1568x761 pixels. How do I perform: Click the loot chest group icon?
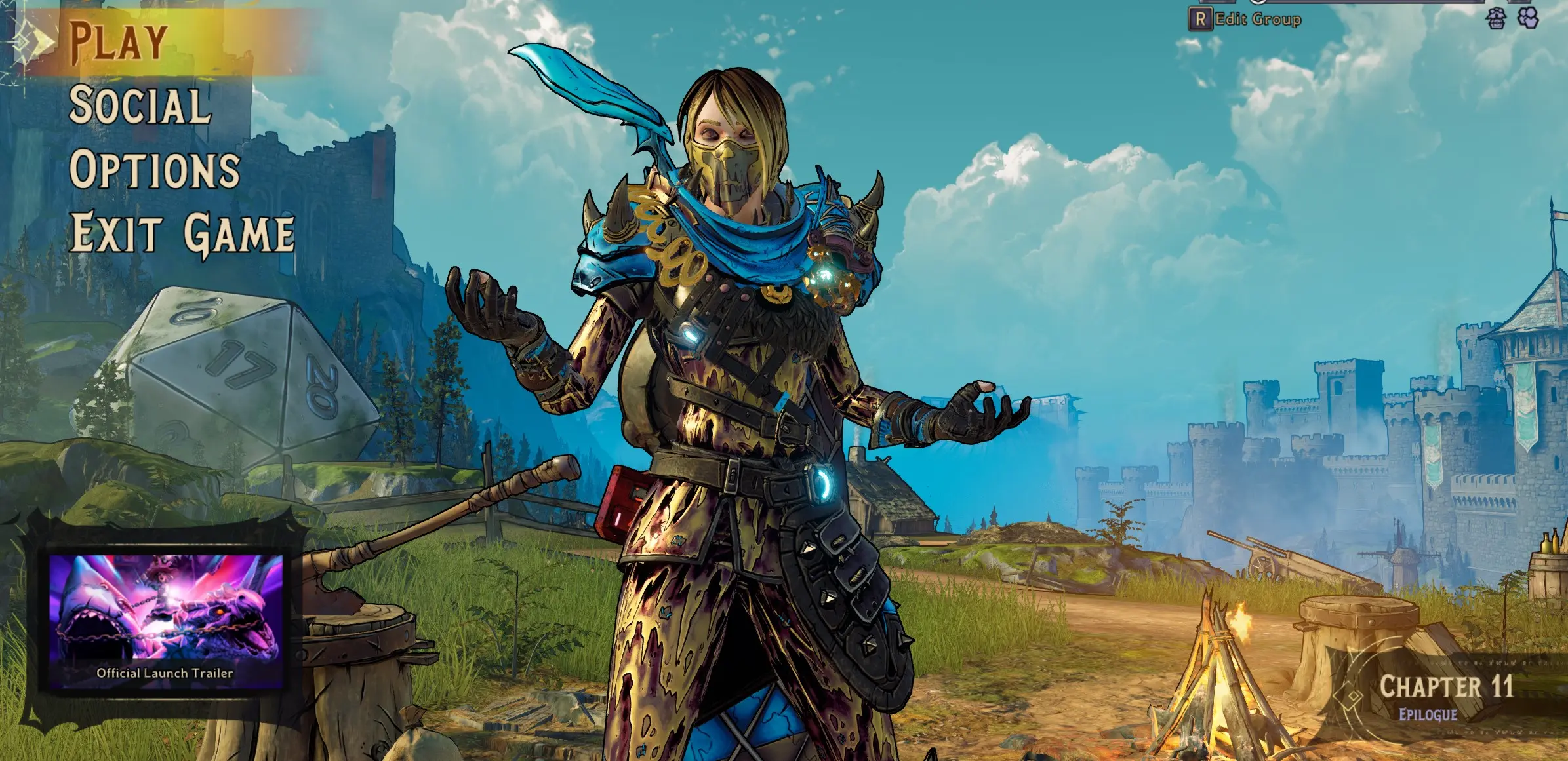point(1496,19)
